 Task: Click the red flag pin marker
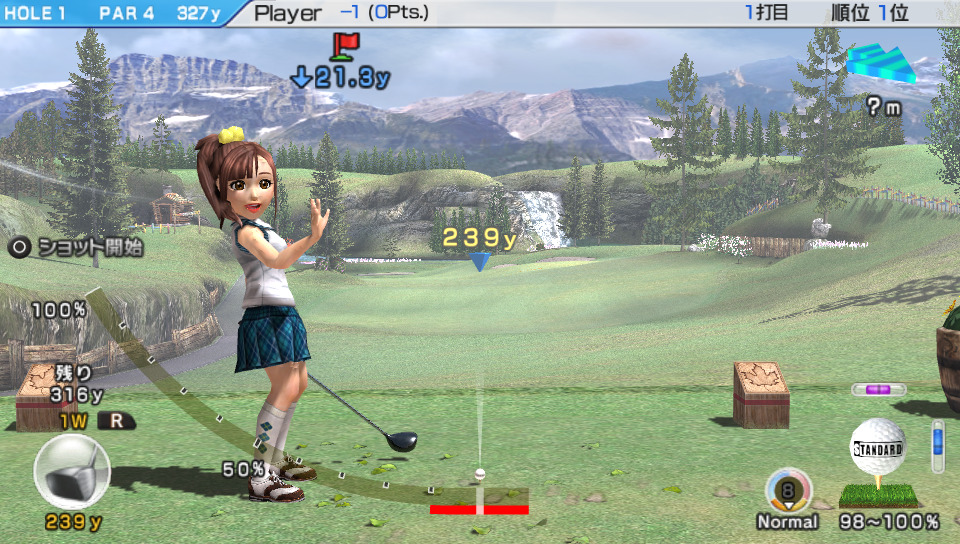pyautogui.click(x=345, y=44)
